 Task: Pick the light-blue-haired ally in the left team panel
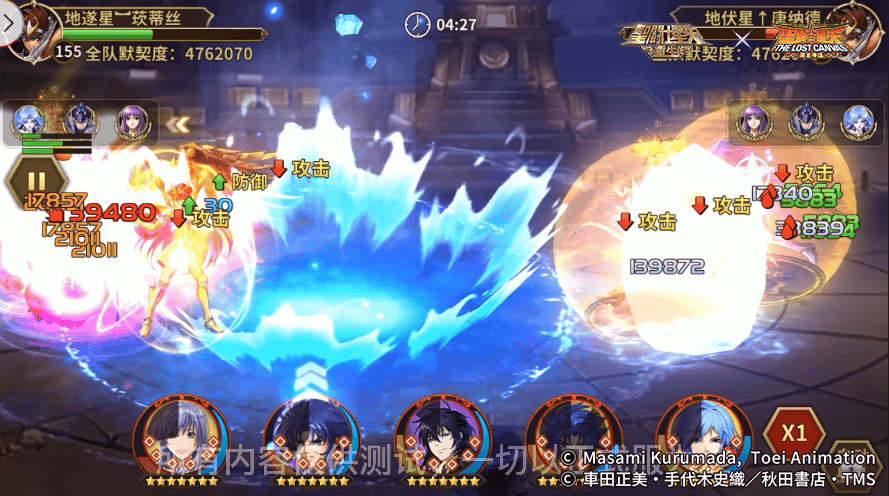29,122
